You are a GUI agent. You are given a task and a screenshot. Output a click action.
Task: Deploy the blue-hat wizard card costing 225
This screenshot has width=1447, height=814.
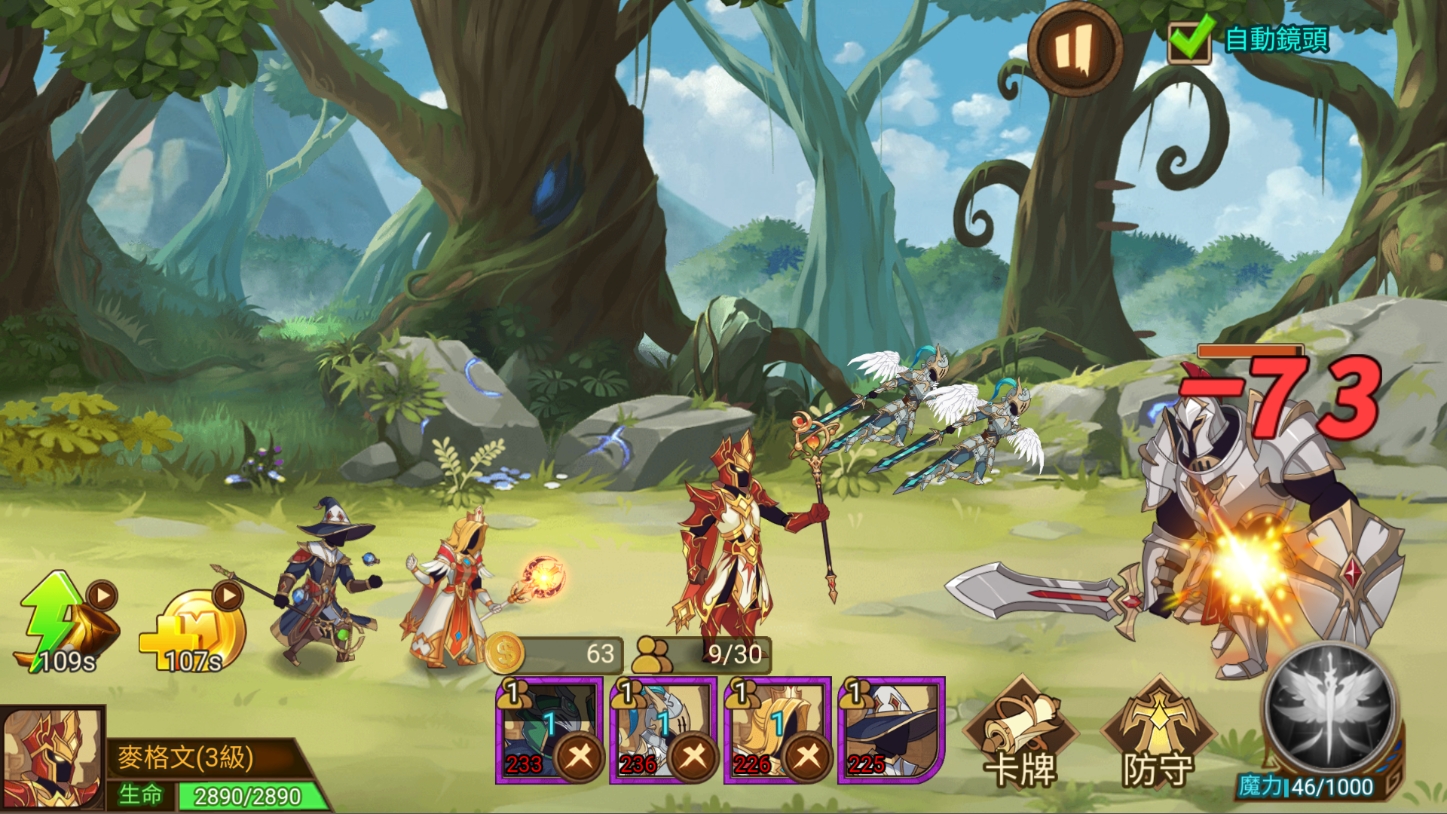click(891, 730)
